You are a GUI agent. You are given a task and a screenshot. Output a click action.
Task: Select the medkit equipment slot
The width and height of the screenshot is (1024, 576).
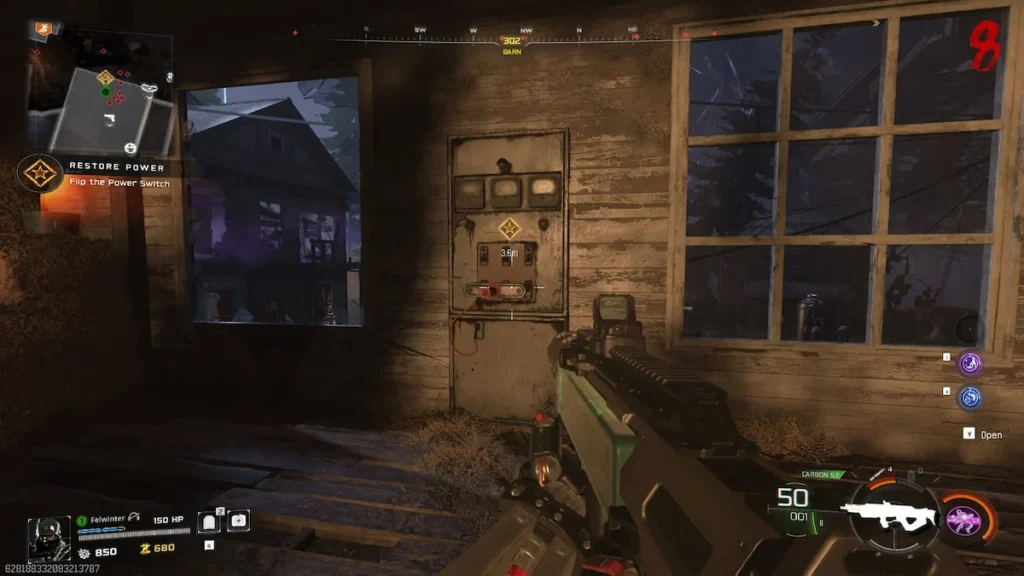pyautogui.click(x=238, y=520)
